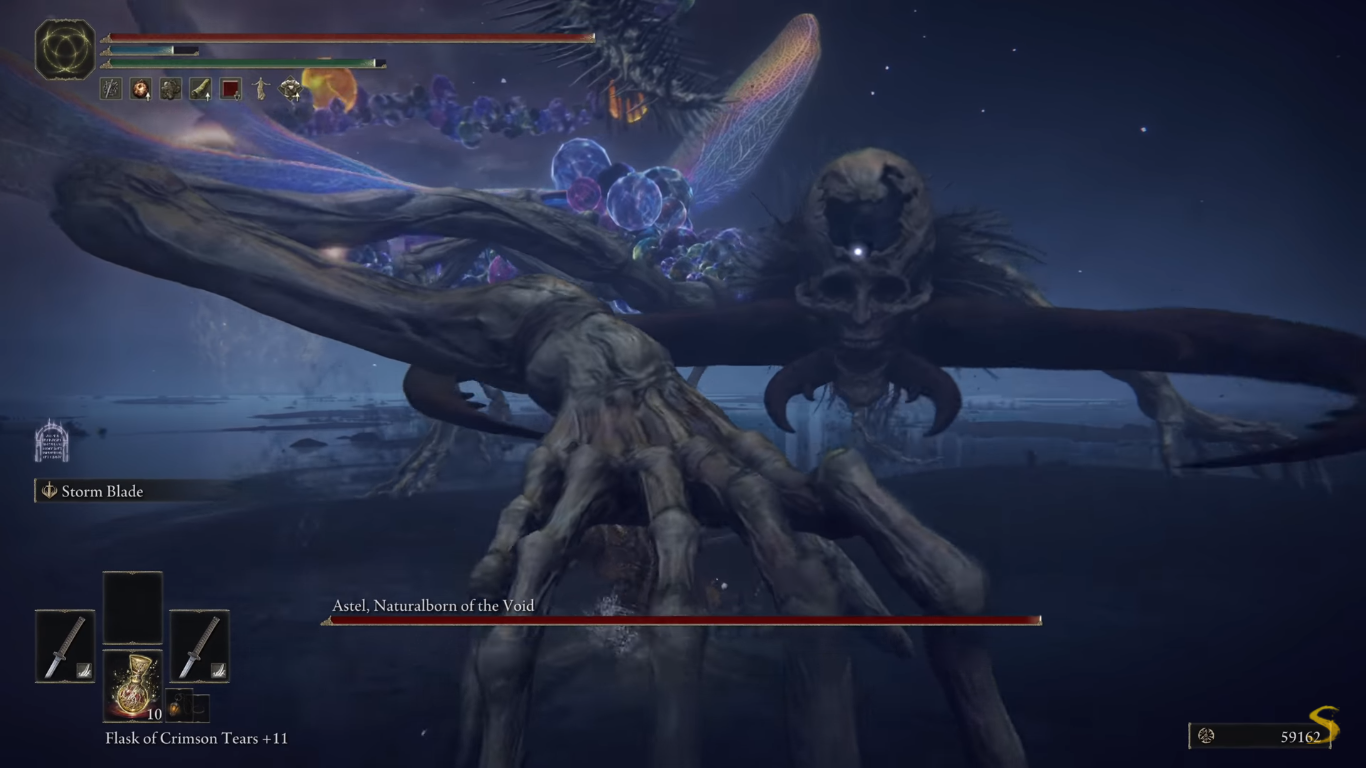Choose the lantern quick item slot

point(176,707)
